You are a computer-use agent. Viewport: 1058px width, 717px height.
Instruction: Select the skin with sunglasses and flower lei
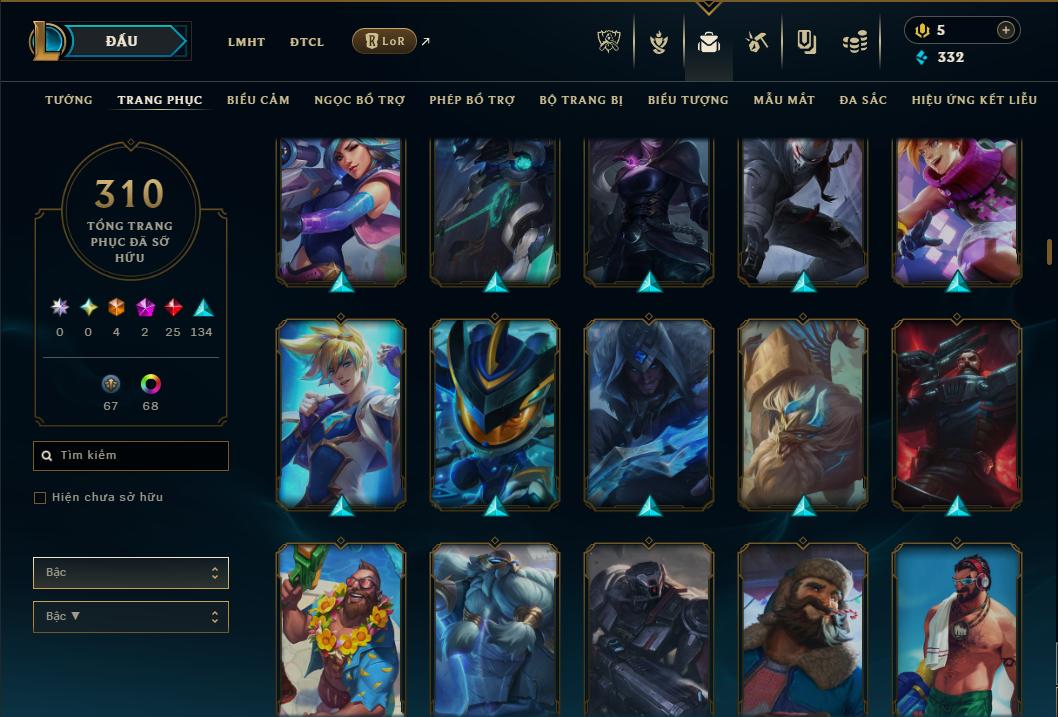[x=341, y=630]
